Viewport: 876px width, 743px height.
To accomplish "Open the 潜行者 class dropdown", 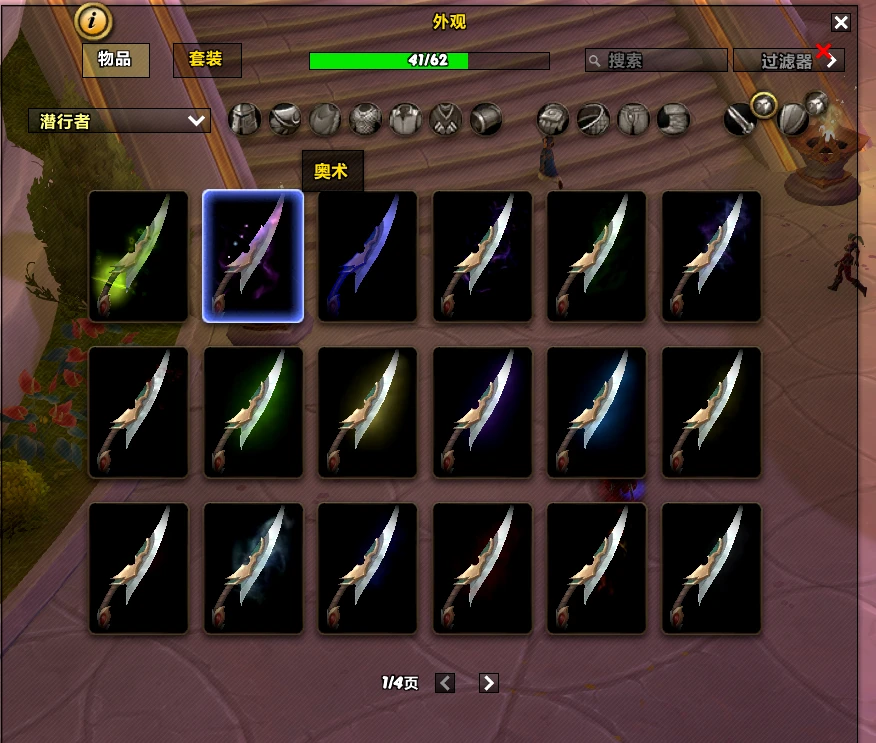I will click(x=120, y=121).
